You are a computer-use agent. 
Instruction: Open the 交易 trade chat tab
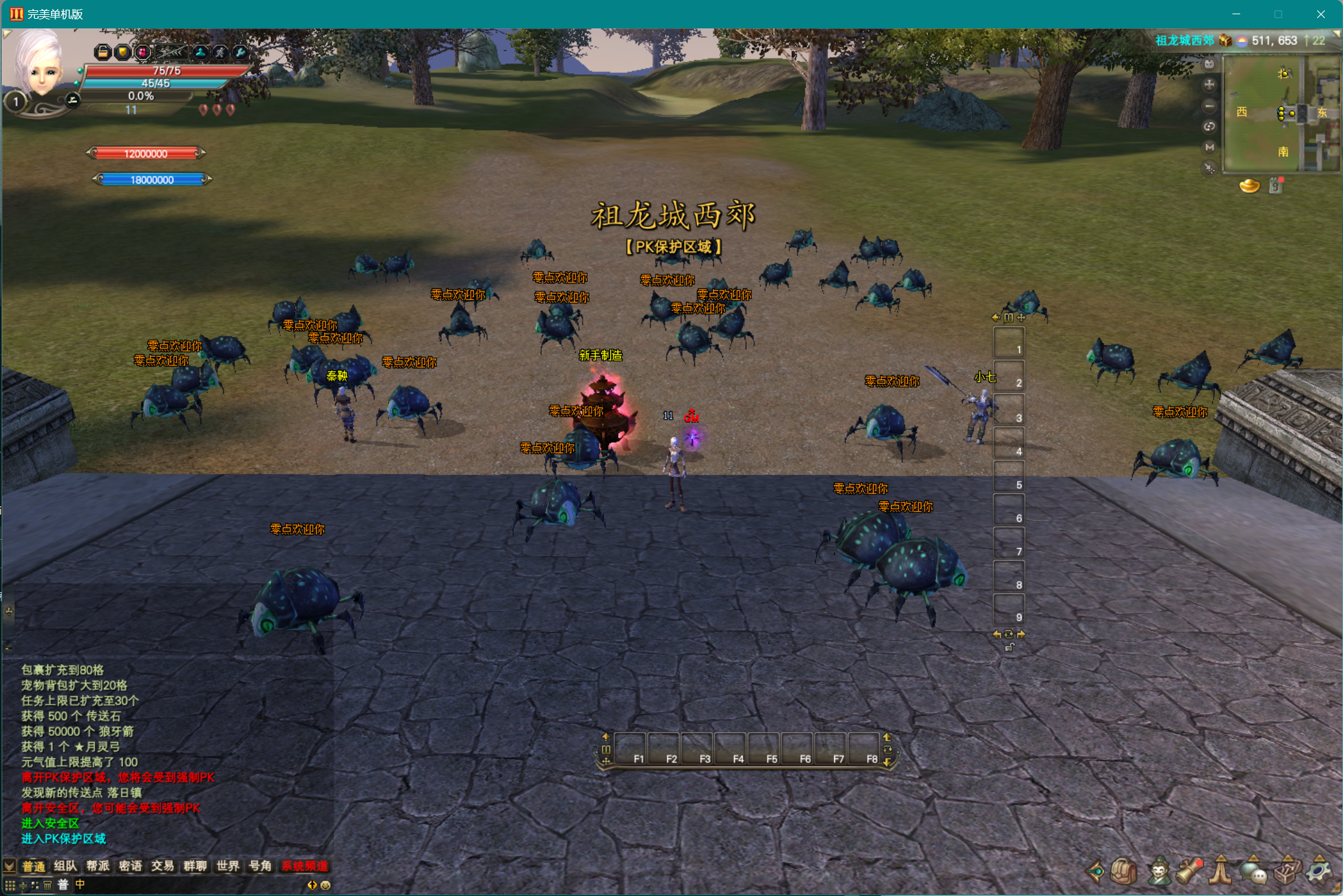coord(162,866)
